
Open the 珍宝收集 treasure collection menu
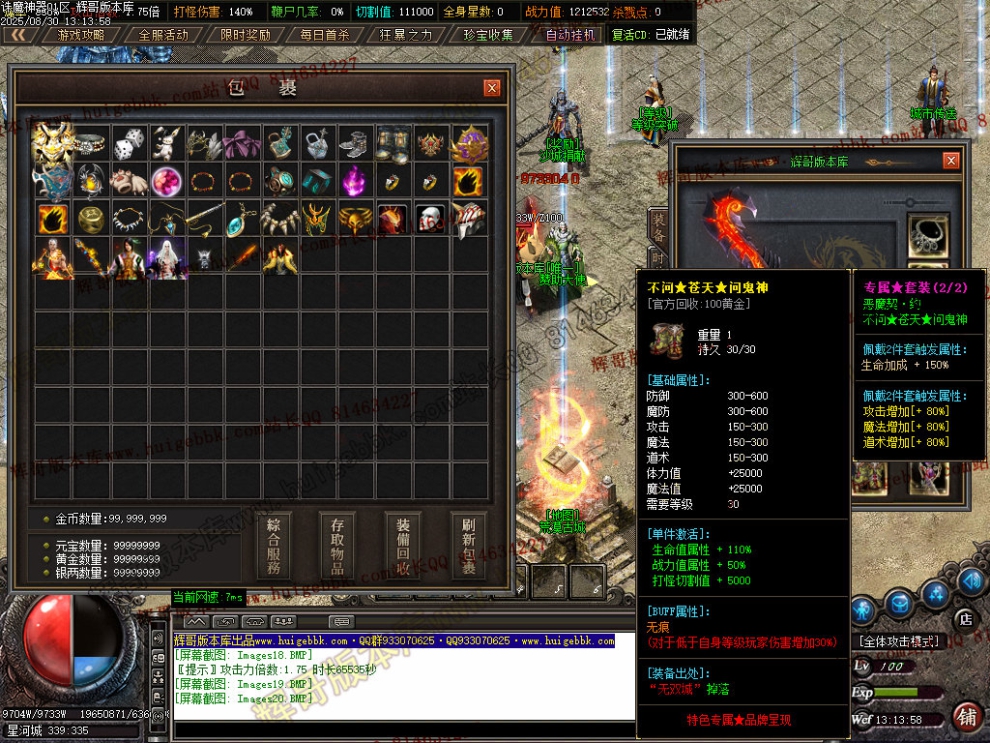click(488, 35)
